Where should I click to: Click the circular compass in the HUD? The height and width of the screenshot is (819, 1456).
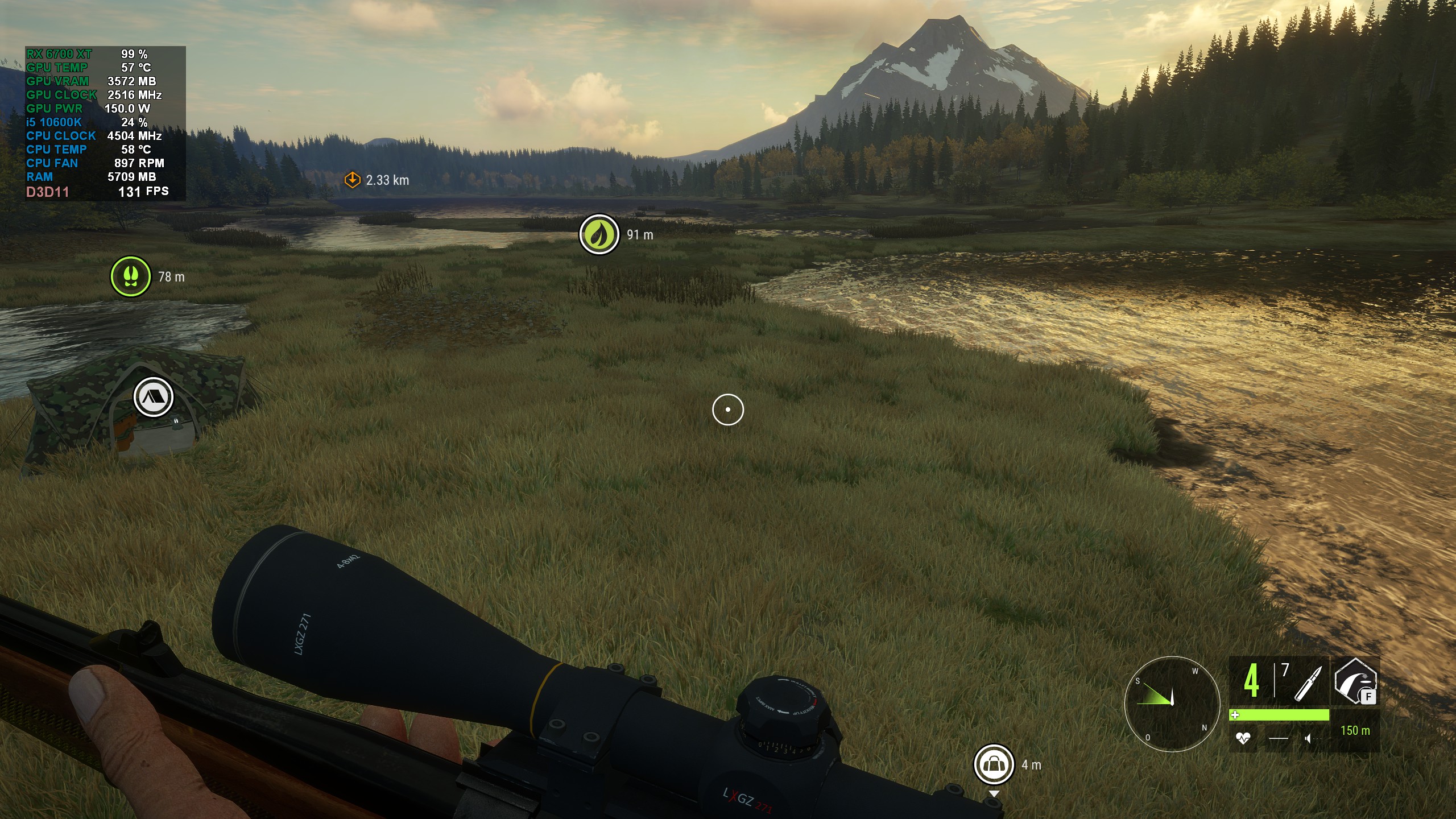click(x=1172, y=704)
